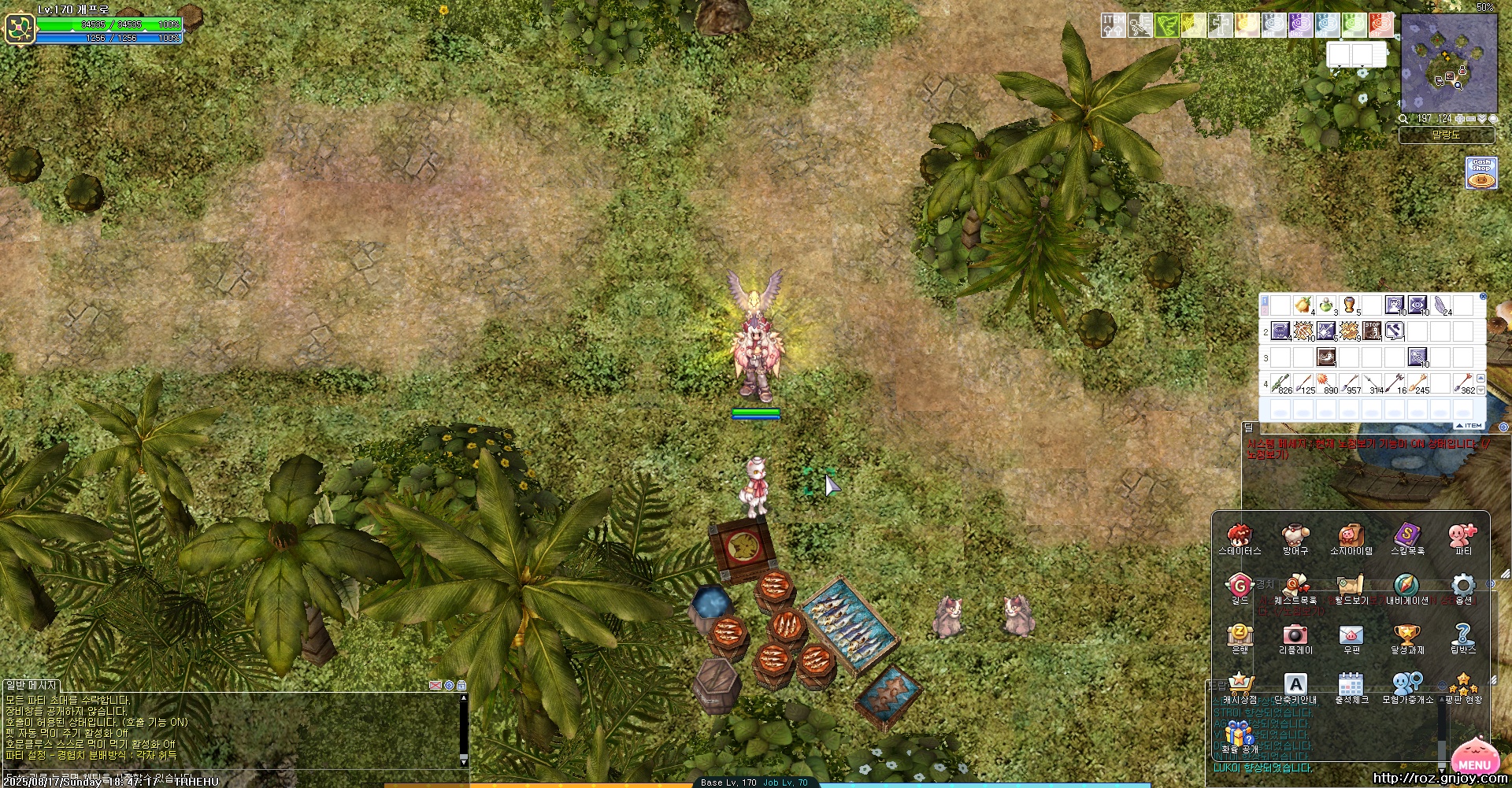Viewport: 1512px width, 788px height.
Task: Open the 퀘스트목록 quest list
Action: point(1295,586)
